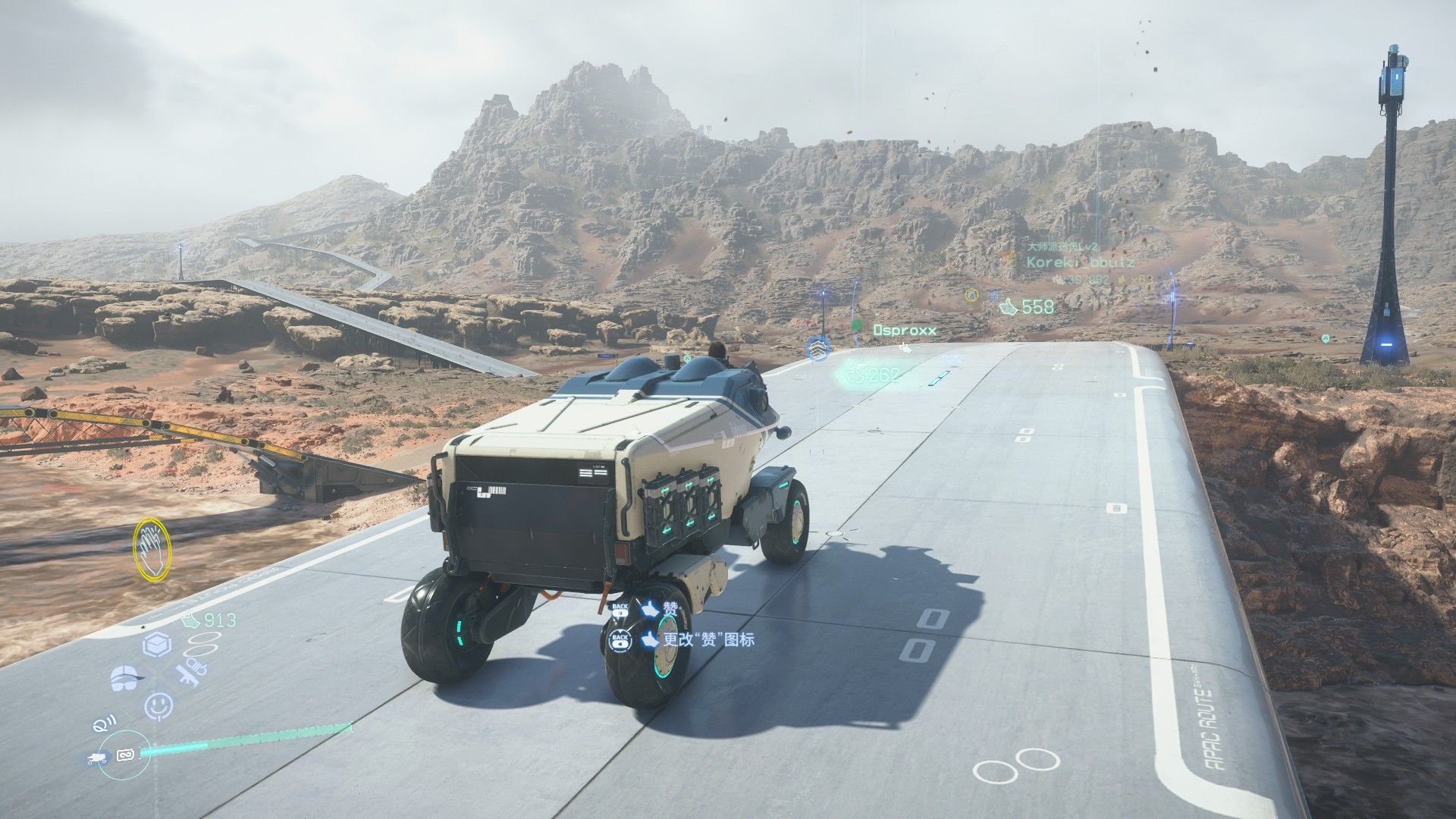Image resolution: width=1456 pixels, height=819 pixels.
Task: Click the voice call-out icon
Action: (102, 726)
